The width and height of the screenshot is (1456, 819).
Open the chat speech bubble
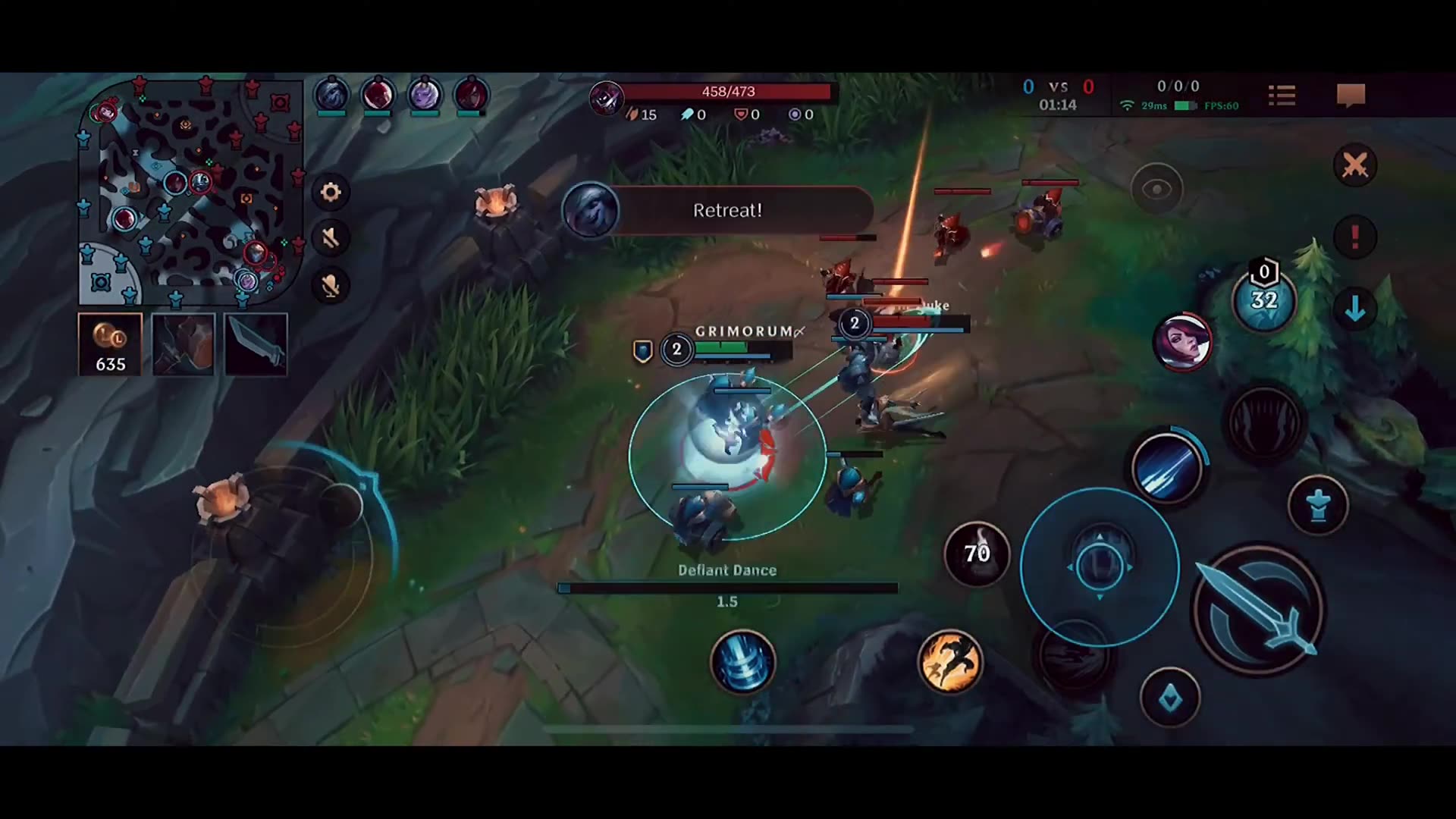click(x=1351, y=96)
